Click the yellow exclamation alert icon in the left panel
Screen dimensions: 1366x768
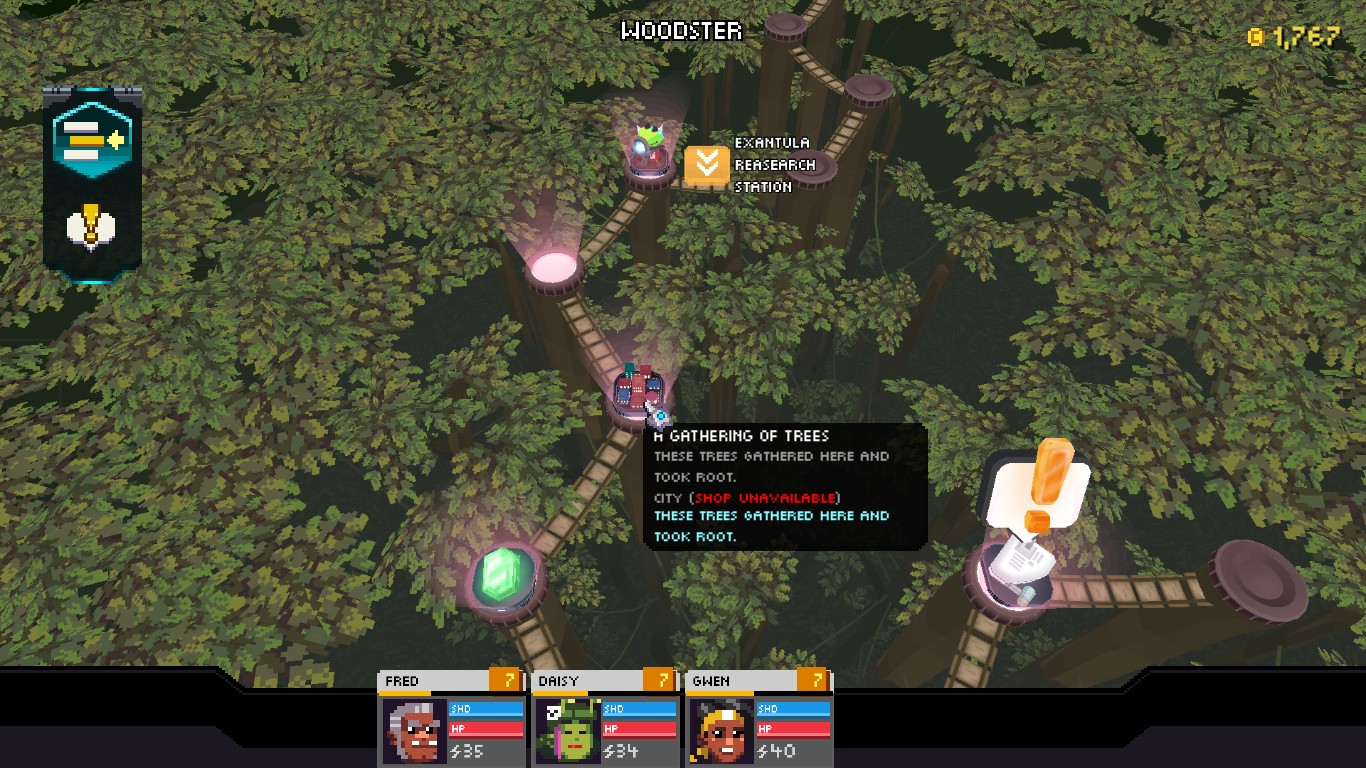[90, 227]
